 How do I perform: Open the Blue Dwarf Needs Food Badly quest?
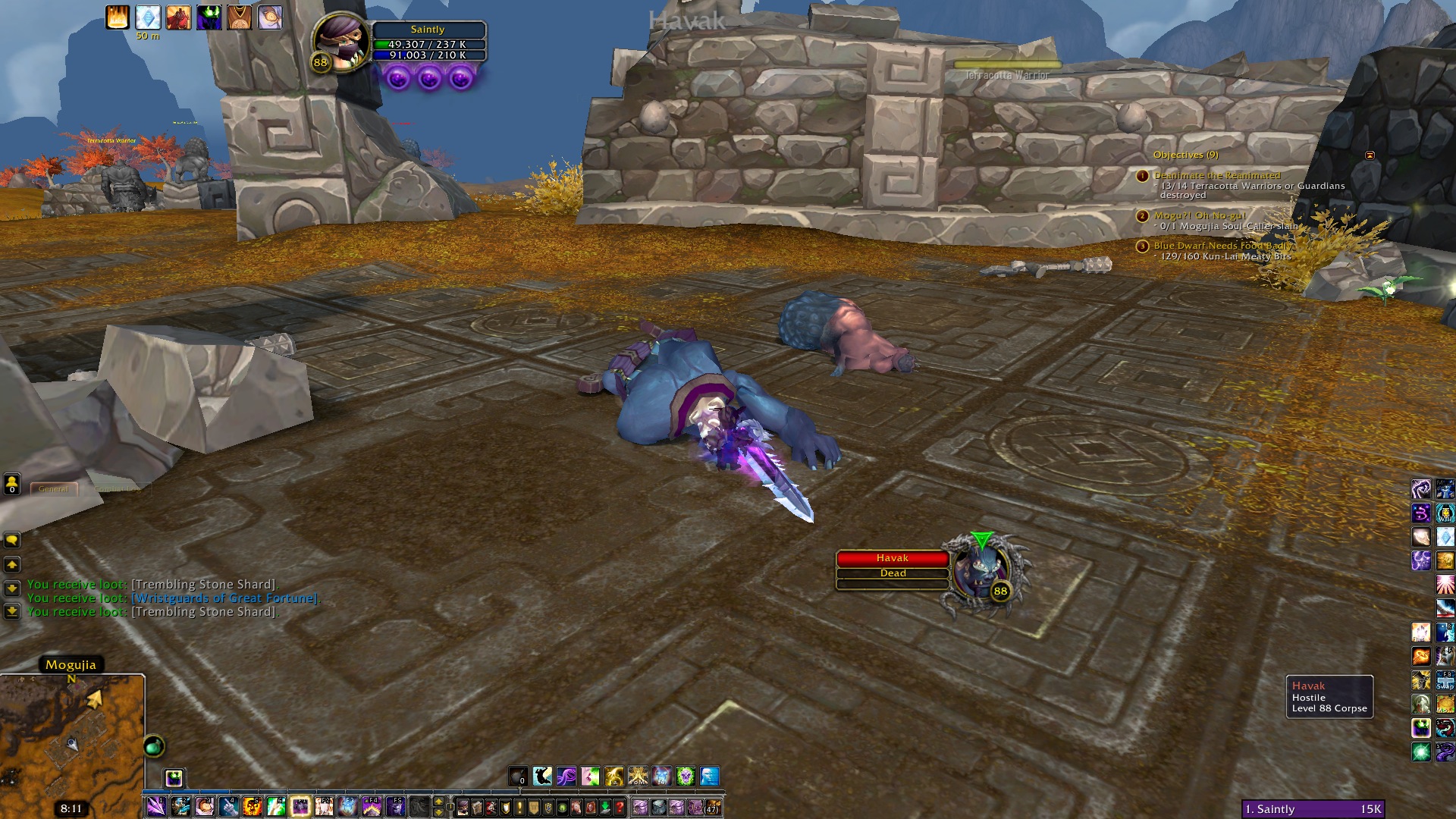coord(1222,246)
